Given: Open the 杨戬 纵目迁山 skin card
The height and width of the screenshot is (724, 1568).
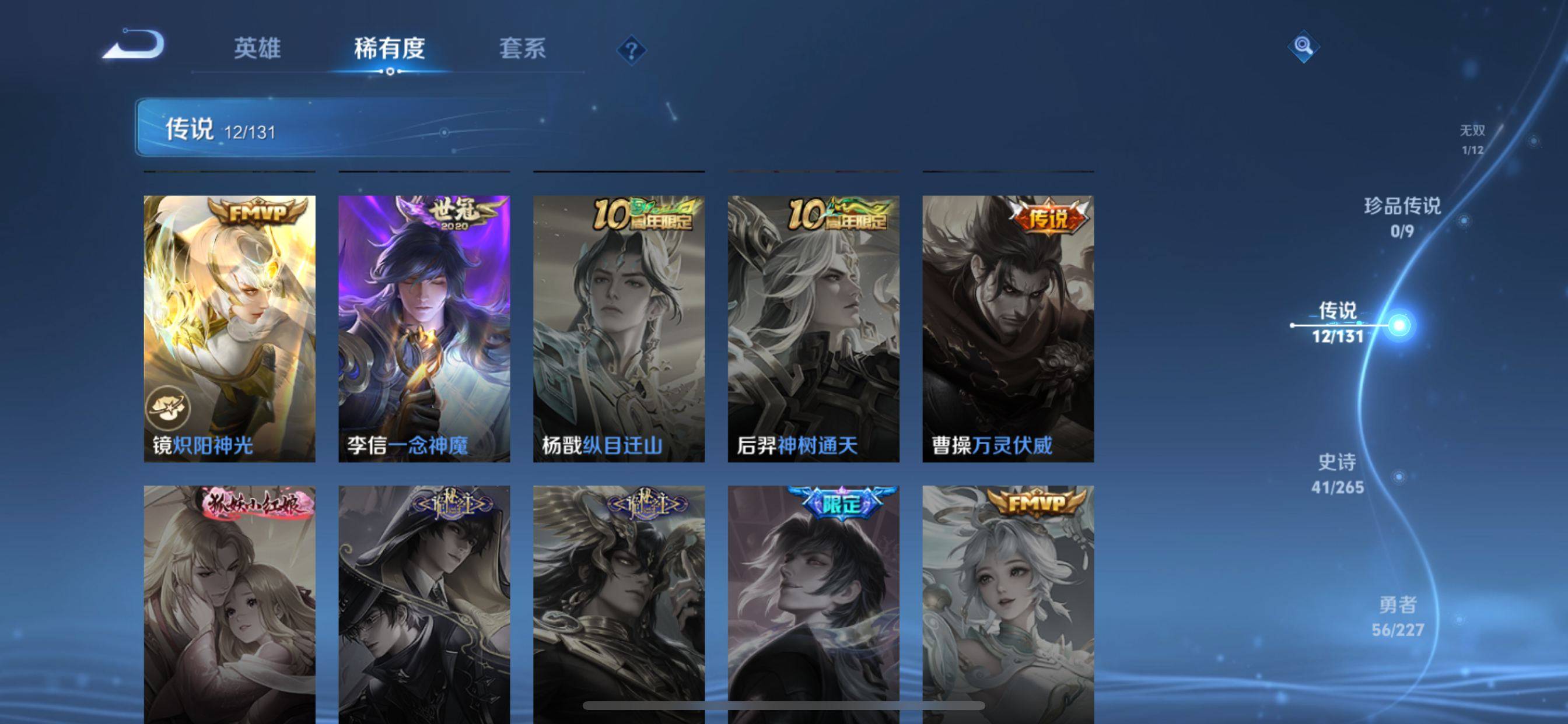Looking at the screenshot, I should [x=619, y=329].
